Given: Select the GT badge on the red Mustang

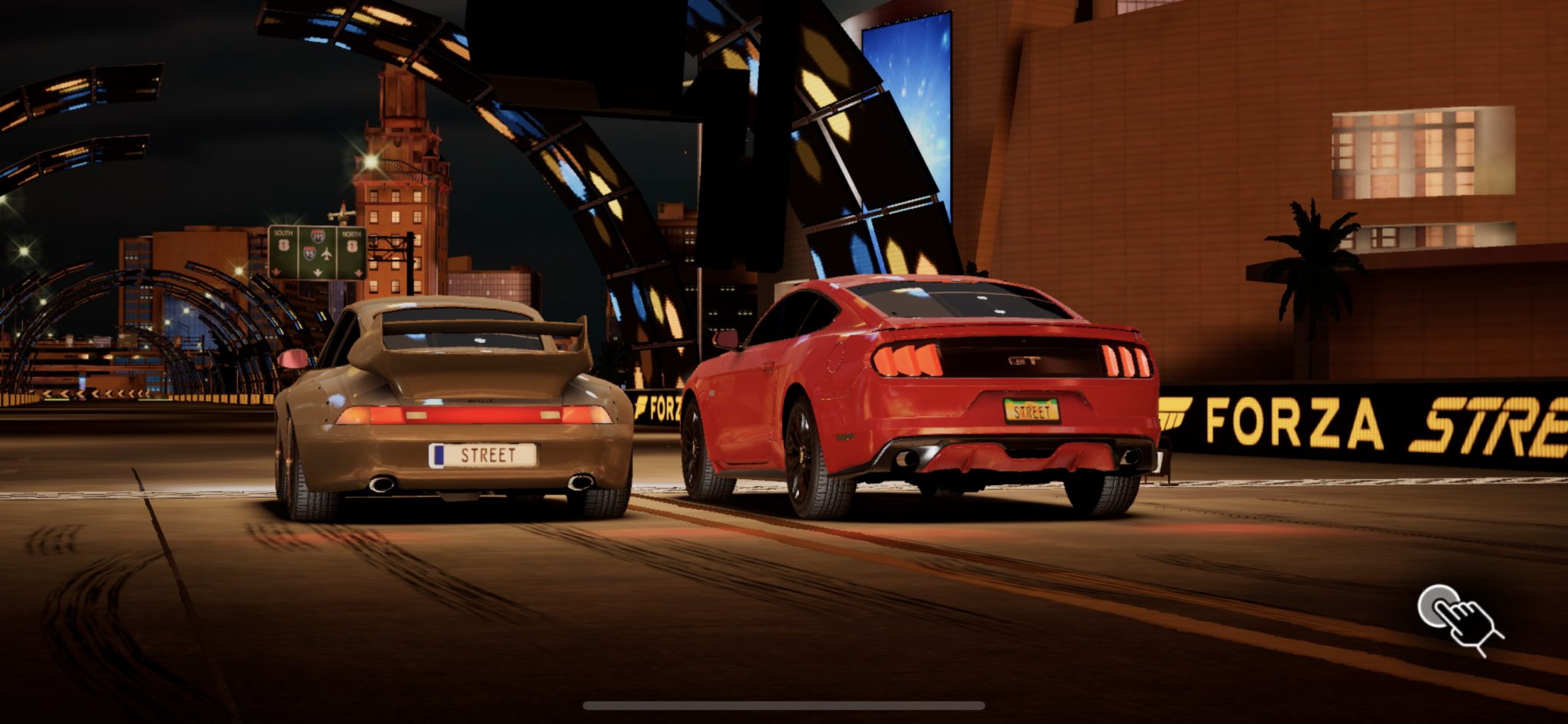Looking at the screenshot, I should click(1023, 361).
